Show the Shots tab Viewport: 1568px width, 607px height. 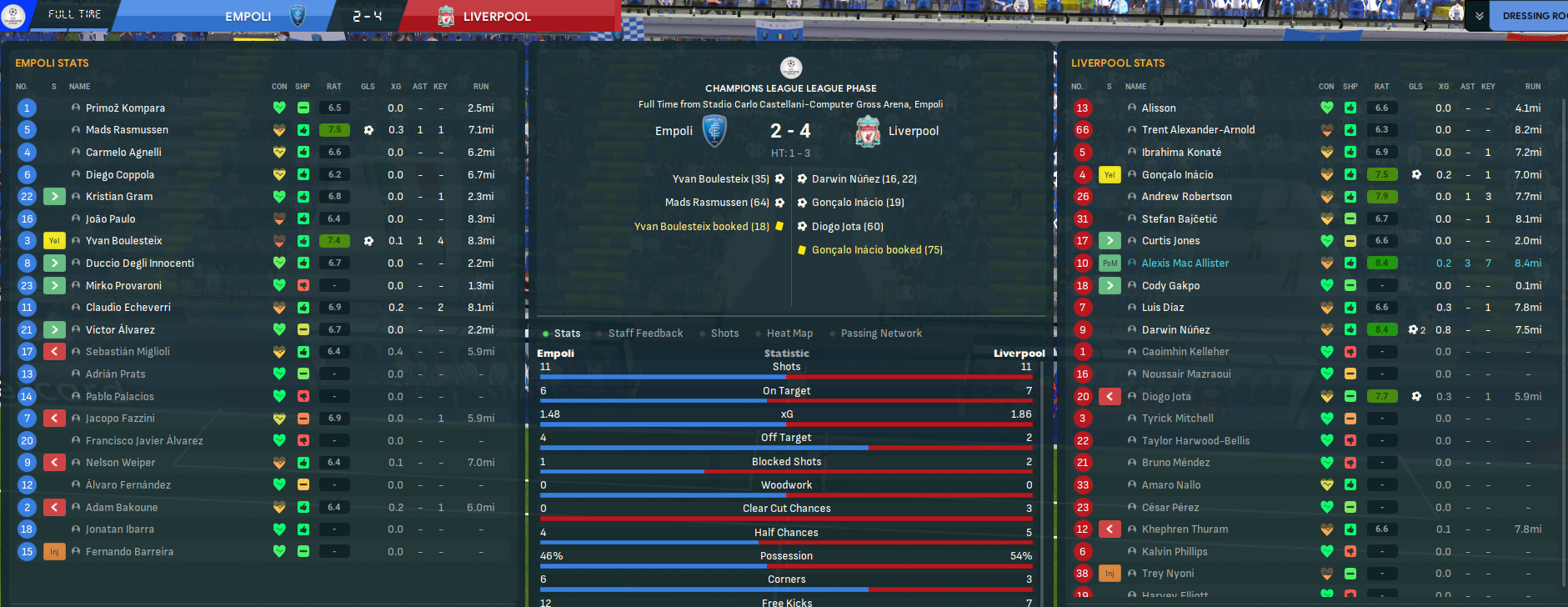click(724, 334)
